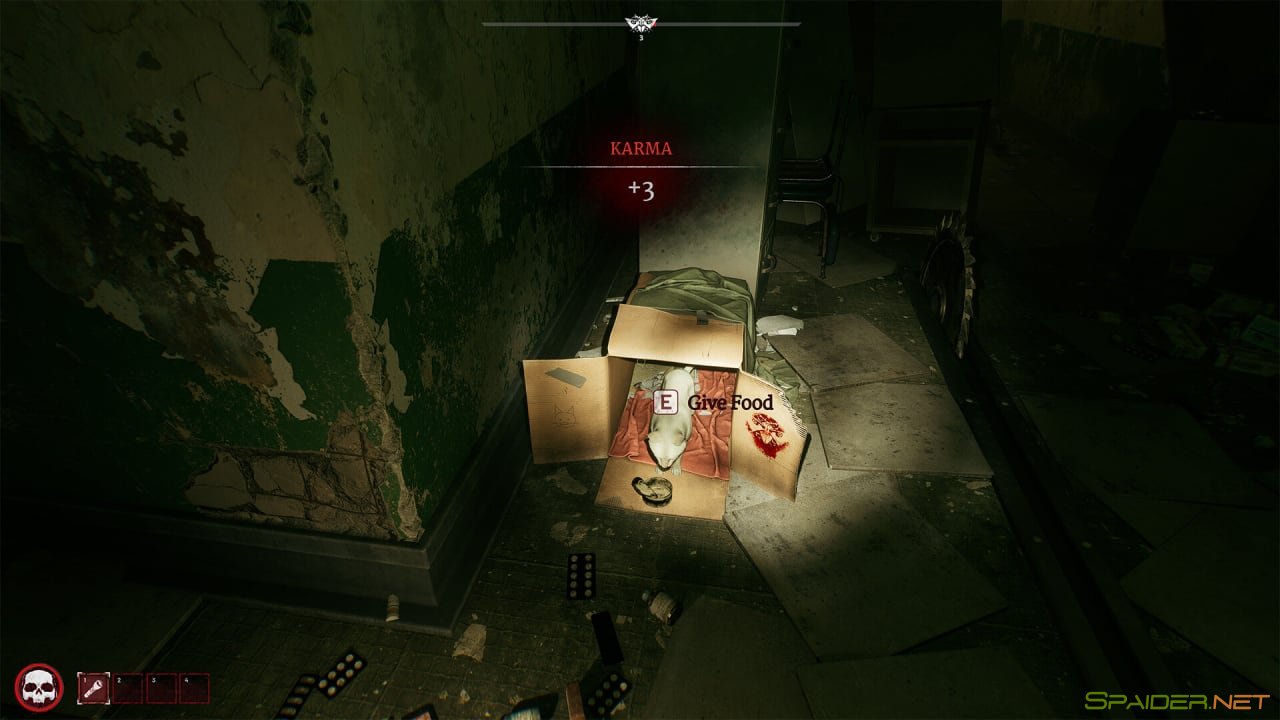Click the red skull status icon
Image resolution: width=1280 pixels, height=720 pixels.
click(40, 687)
